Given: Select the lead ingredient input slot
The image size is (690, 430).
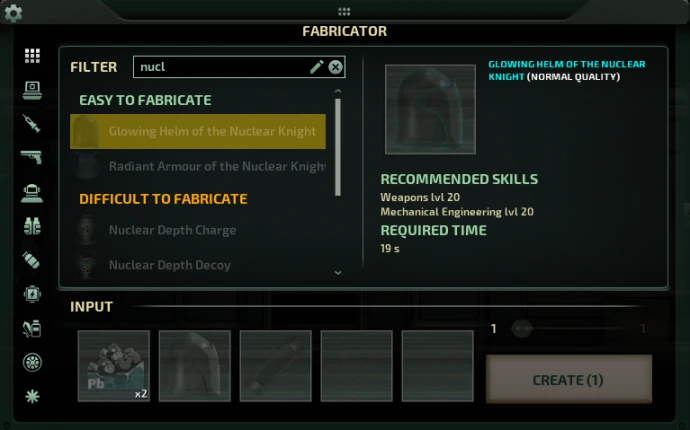Looking at the screenshot, I should tap(114, 366).
